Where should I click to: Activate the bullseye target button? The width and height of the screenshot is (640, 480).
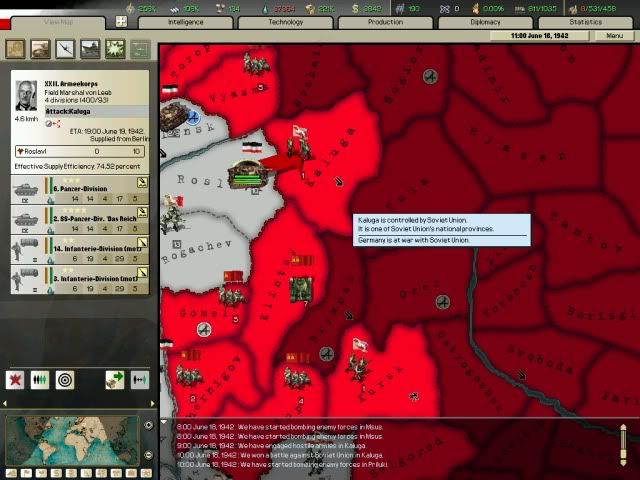65,380
